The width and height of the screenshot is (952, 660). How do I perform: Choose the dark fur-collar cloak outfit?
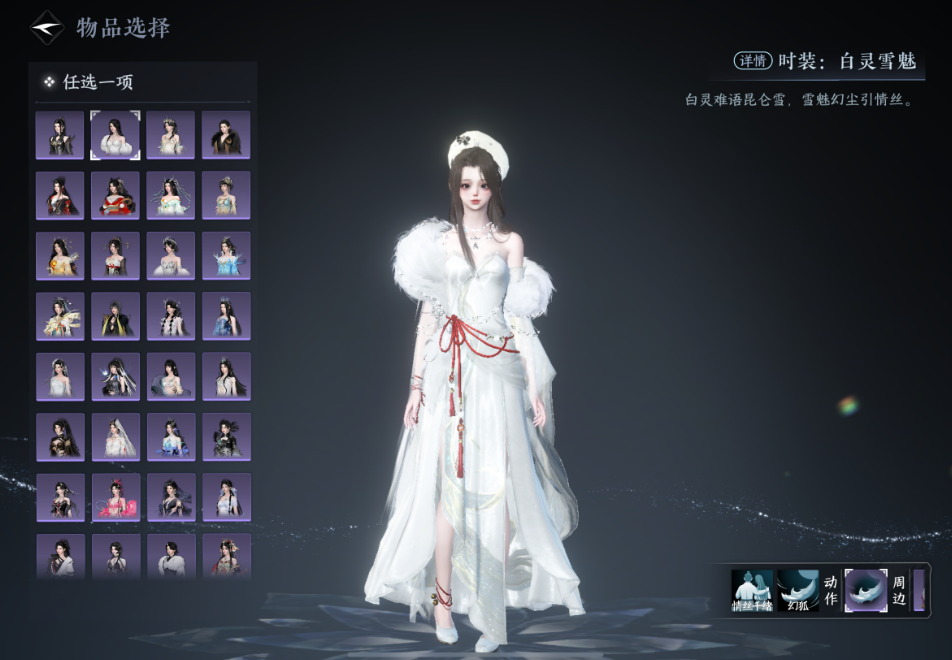[226, 135]
